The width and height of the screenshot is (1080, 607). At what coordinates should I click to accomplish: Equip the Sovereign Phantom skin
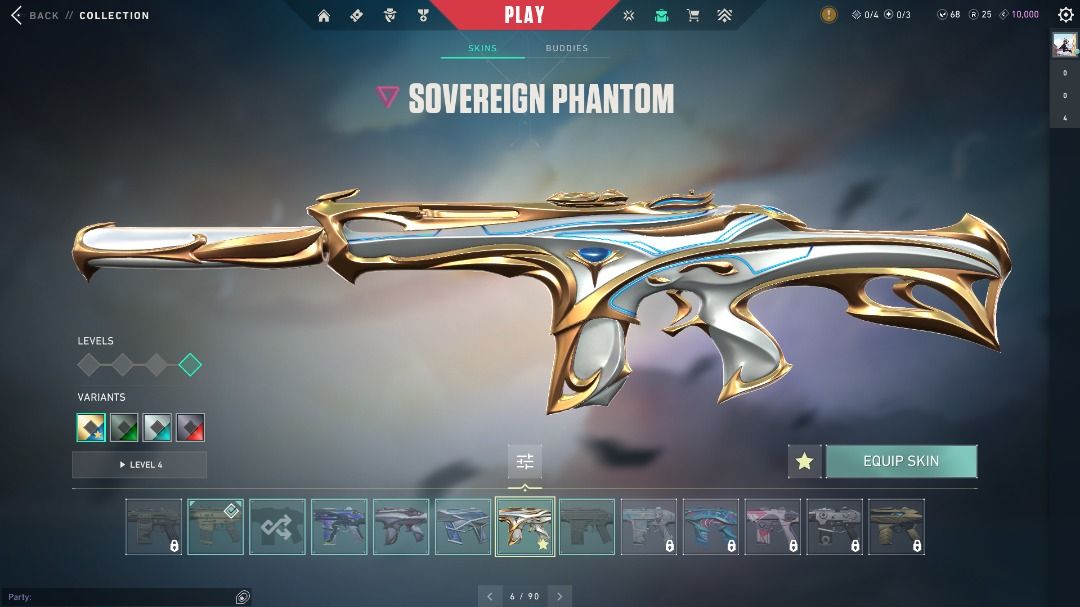coord(901,461)
